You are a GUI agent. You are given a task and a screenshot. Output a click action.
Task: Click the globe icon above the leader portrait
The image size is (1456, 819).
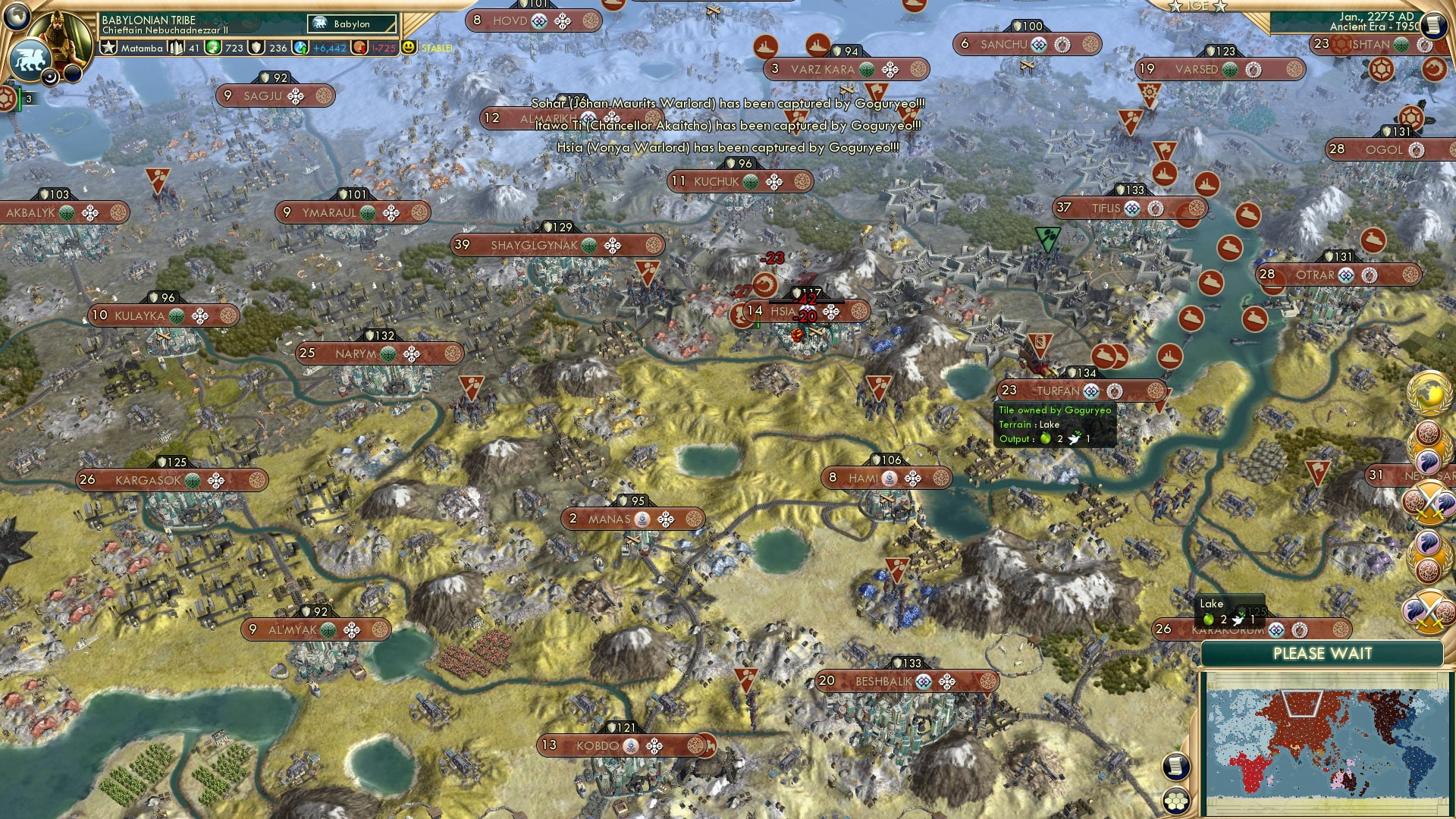coord(16,17)
